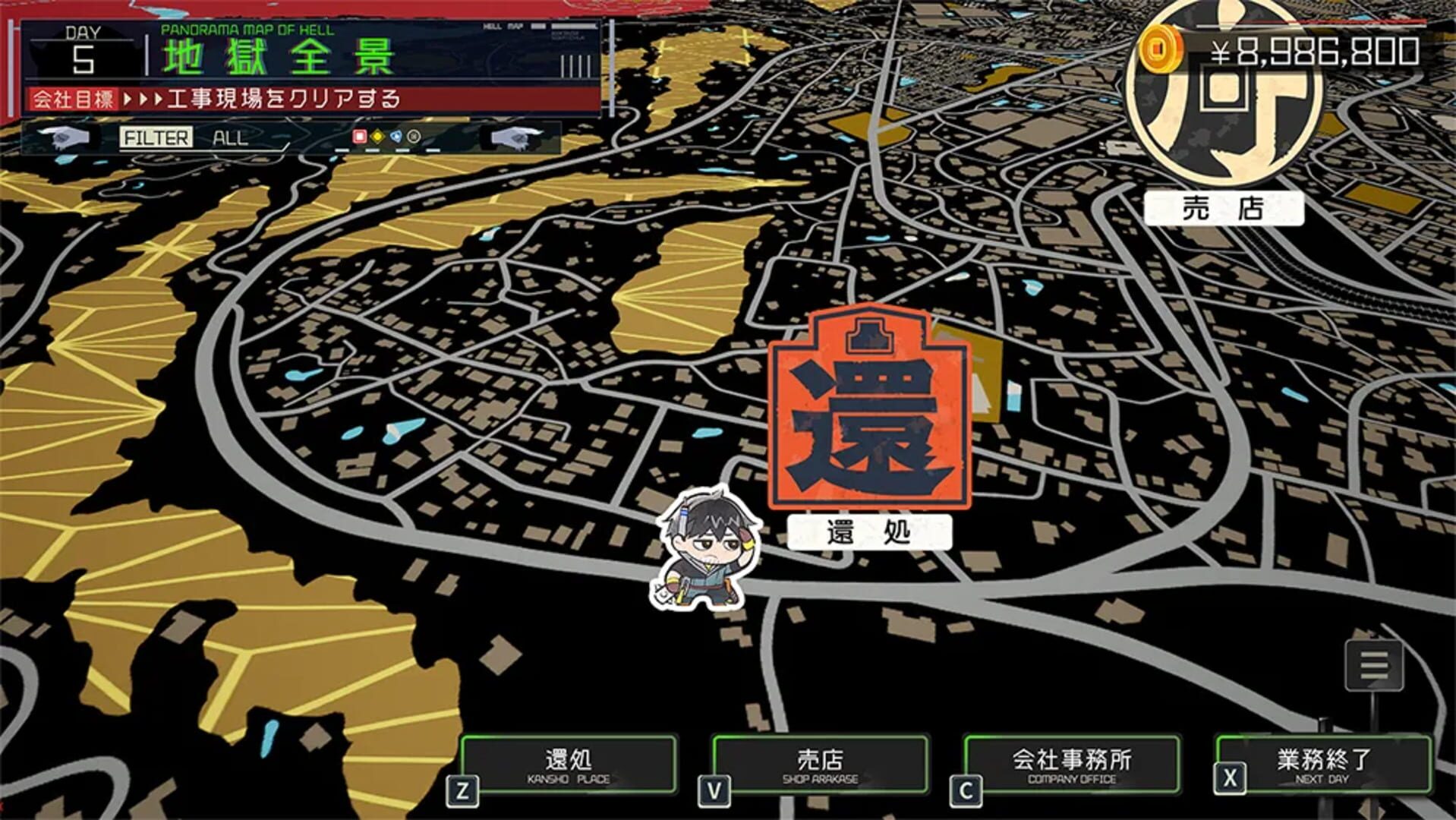This screenshot has height=820, width=1456.
Task: Toggle the gray circle marker filter
Action: (414, 135)
